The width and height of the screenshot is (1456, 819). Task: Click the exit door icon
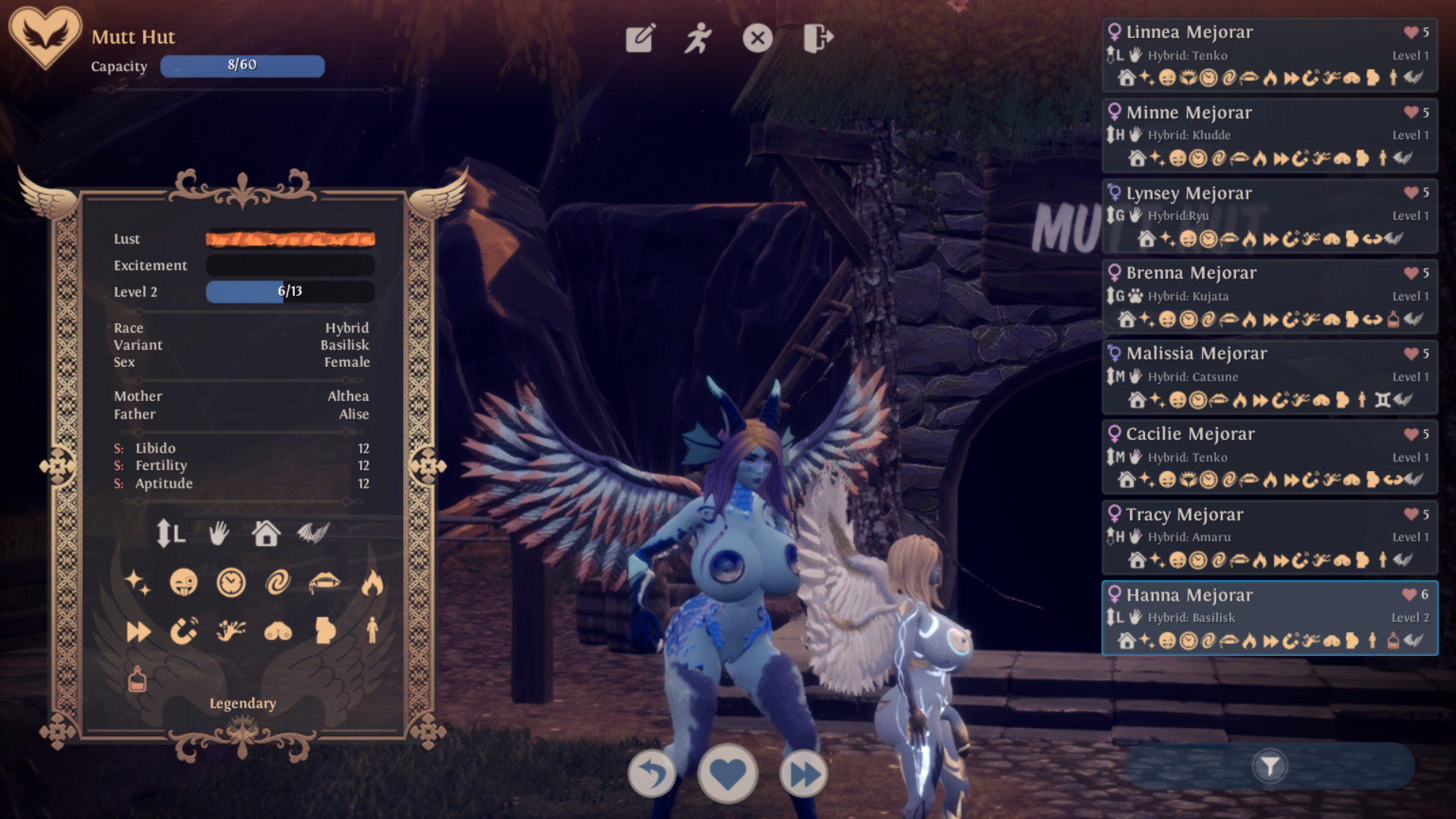[817, 38]
